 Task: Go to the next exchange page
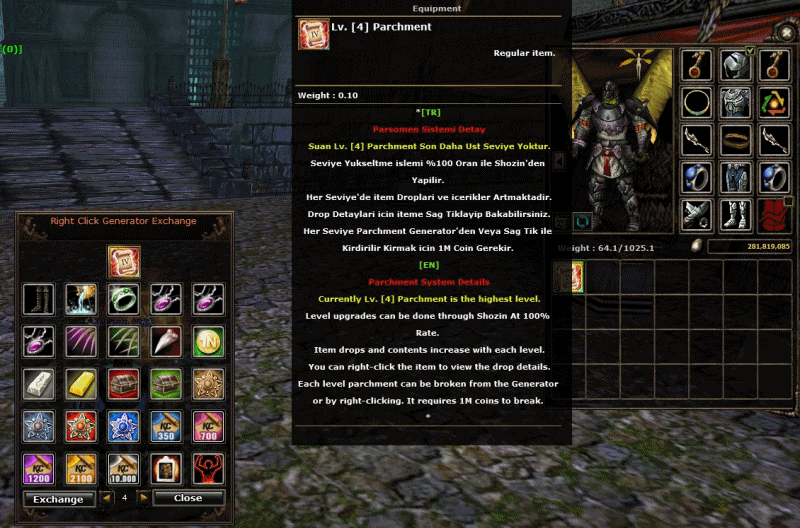143,497
